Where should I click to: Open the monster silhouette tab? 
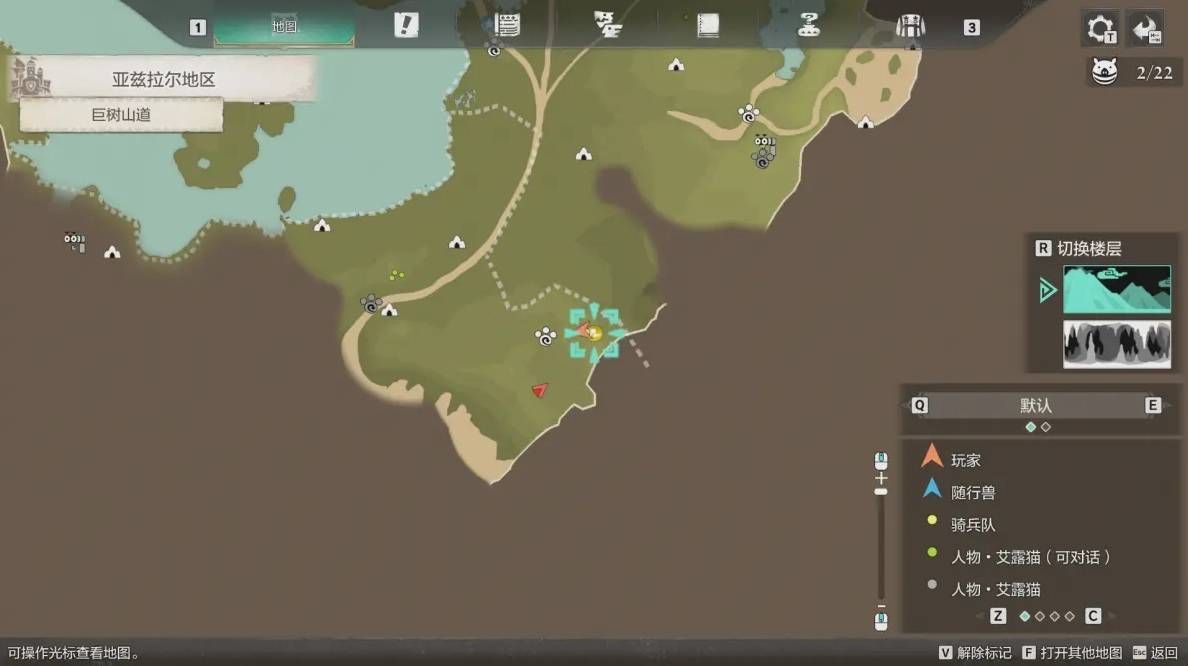607,26
